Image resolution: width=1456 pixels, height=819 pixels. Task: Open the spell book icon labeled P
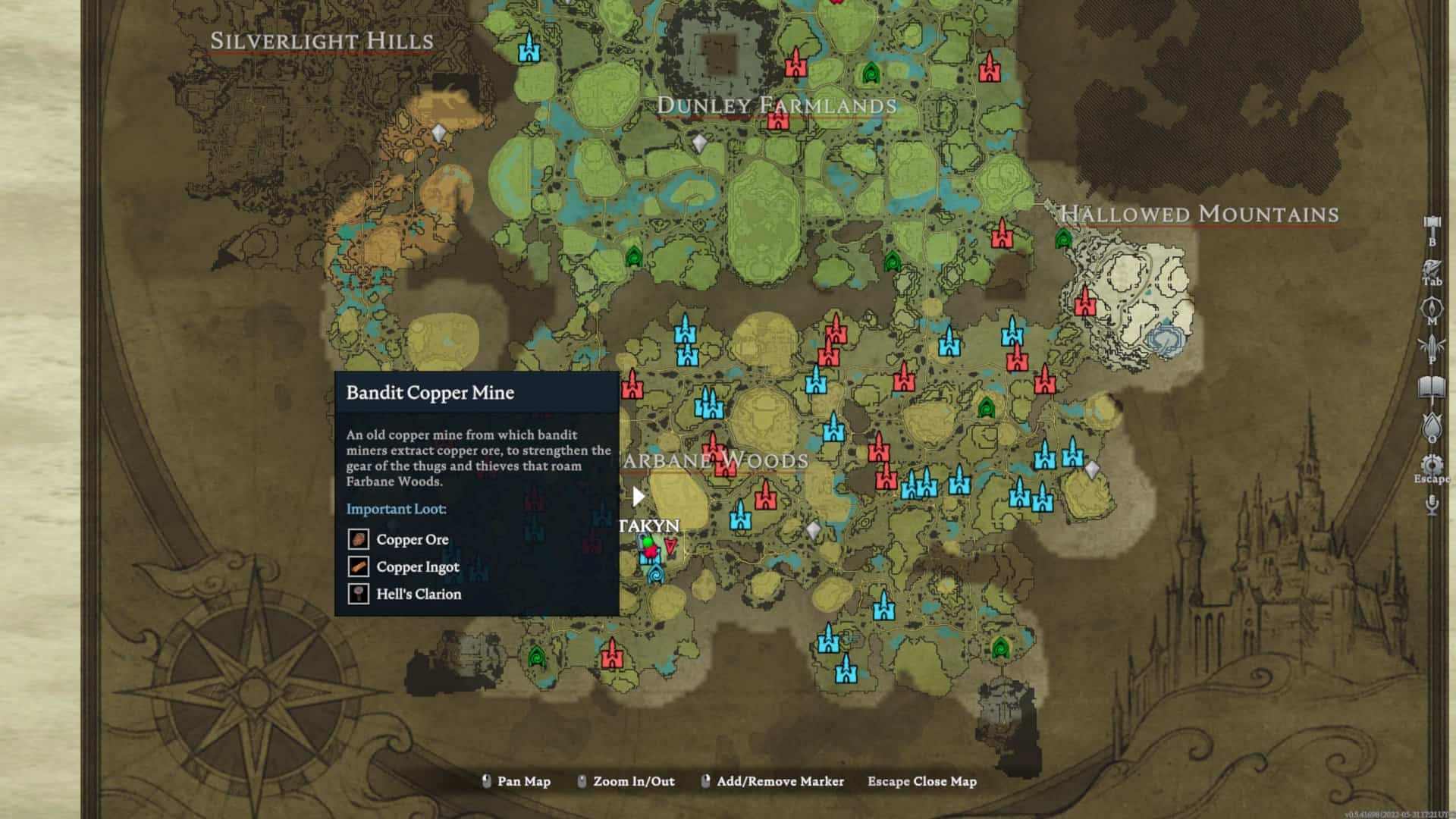1431,342
